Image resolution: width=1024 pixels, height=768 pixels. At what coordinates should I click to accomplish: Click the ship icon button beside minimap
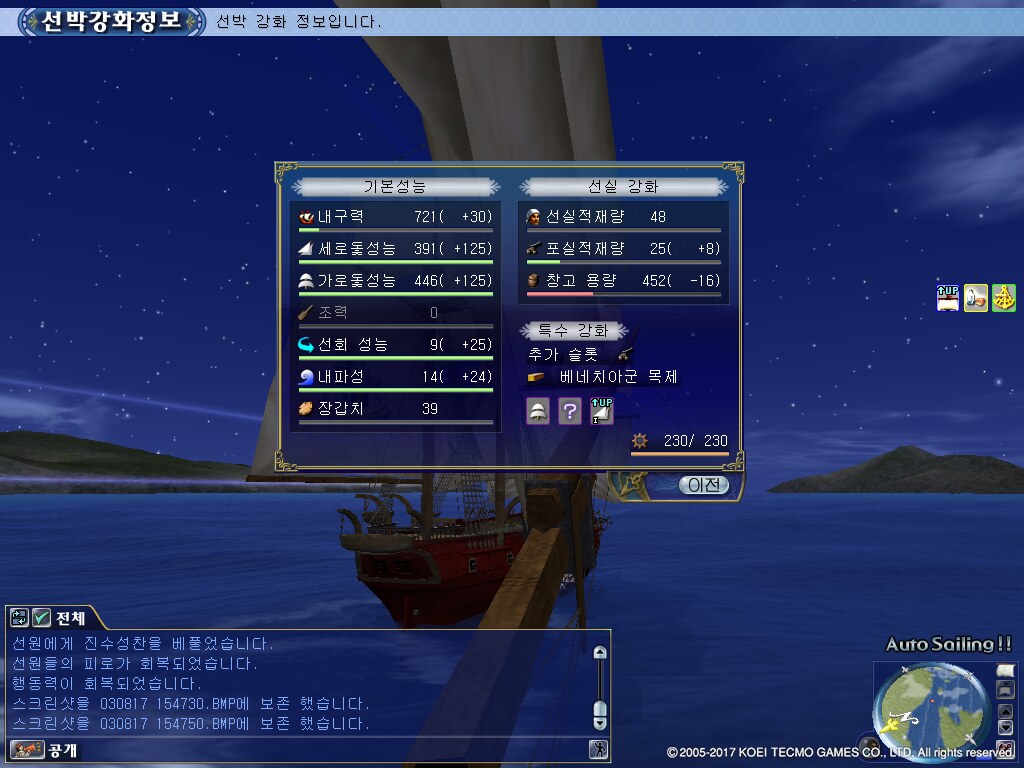1005,689
